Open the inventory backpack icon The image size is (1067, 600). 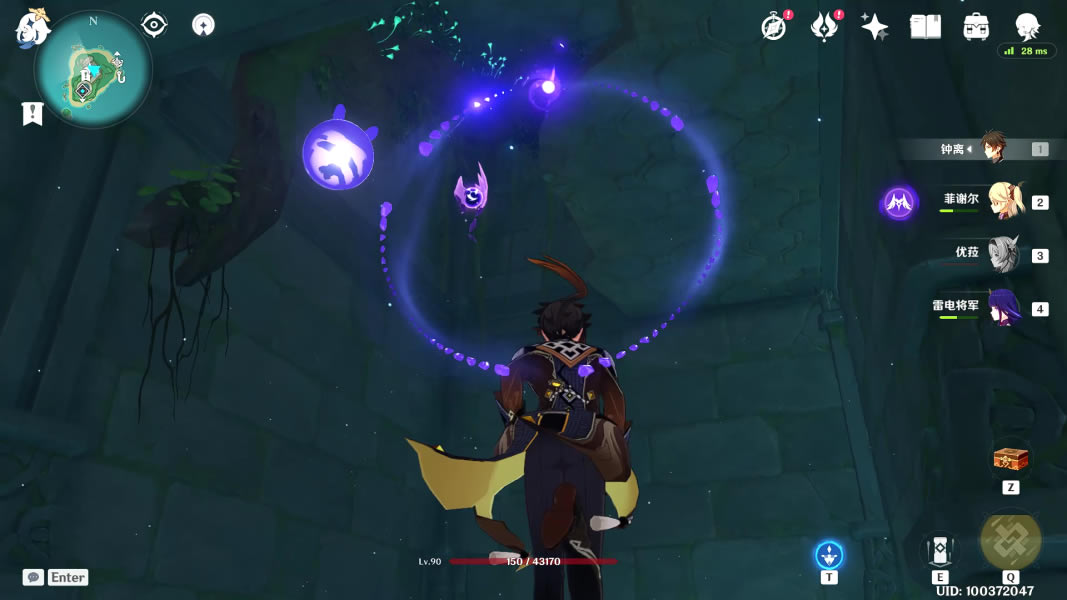tap(976, 27)
